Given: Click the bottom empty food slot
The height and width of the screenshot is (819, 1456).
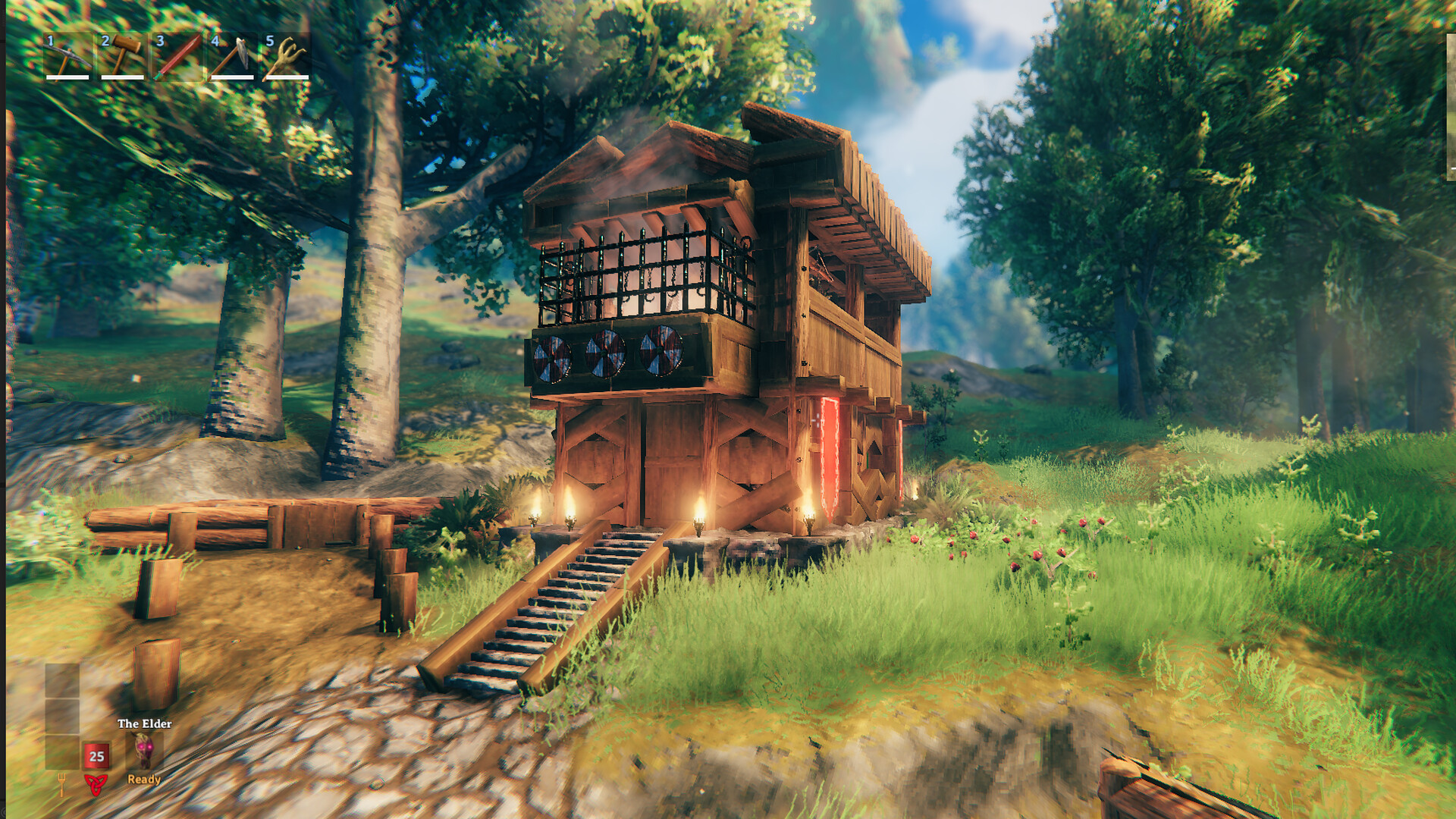Looking at the screenshot, I should 62,752.
